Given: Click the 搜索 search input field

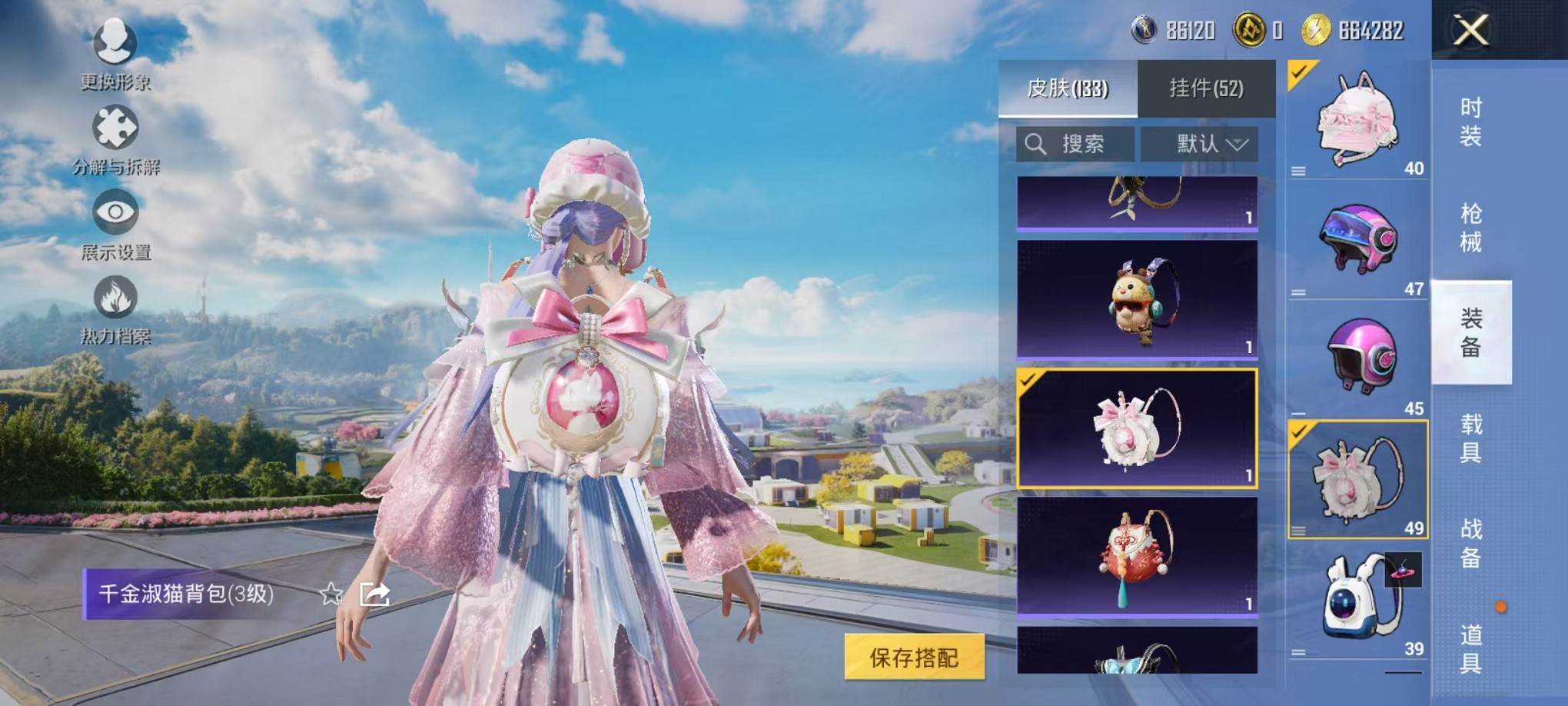Looking at the screenshot, I should 1075,145.
